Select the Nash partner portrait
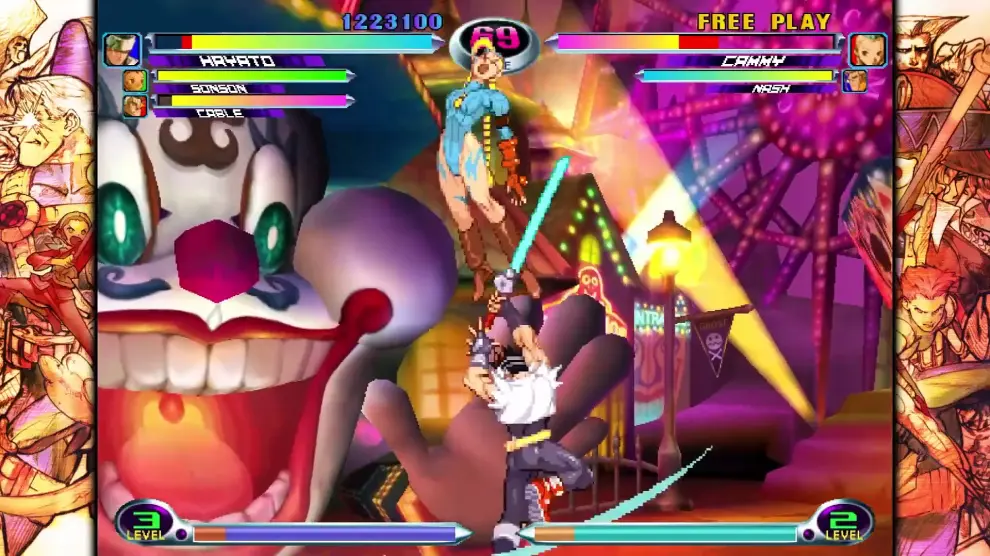The height and width of the screenshot is (556, 990). (855, 81)
